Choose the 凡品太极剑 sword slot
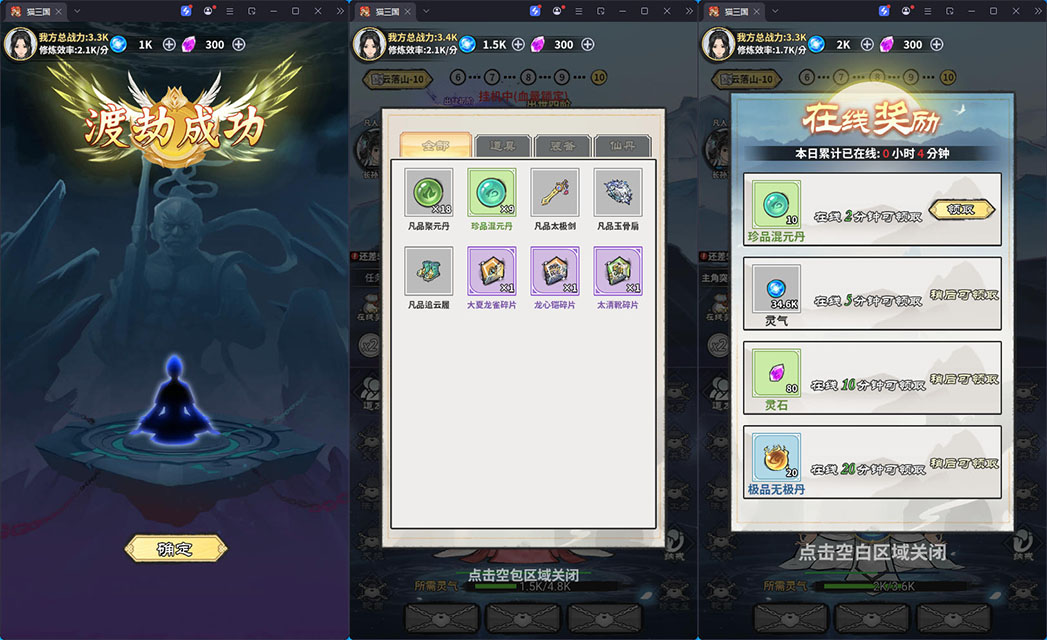The image size is (1047, 640). [x=555, y=192]
